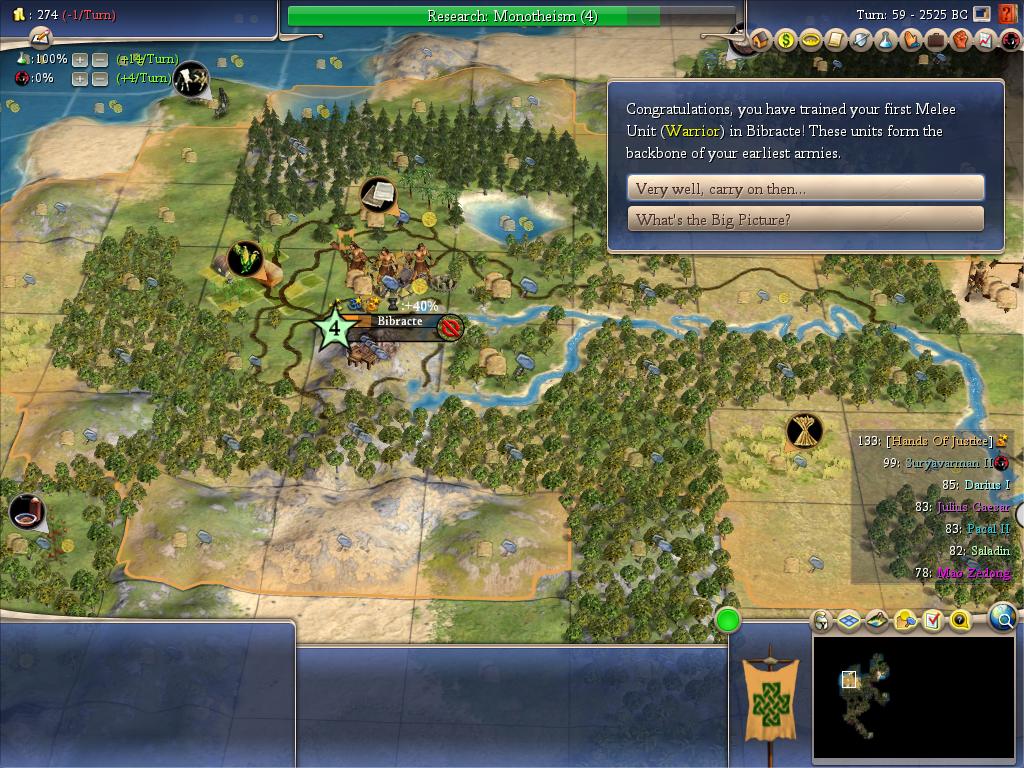
Task: Open the Info screen chart icon
Action: point(984,40)
